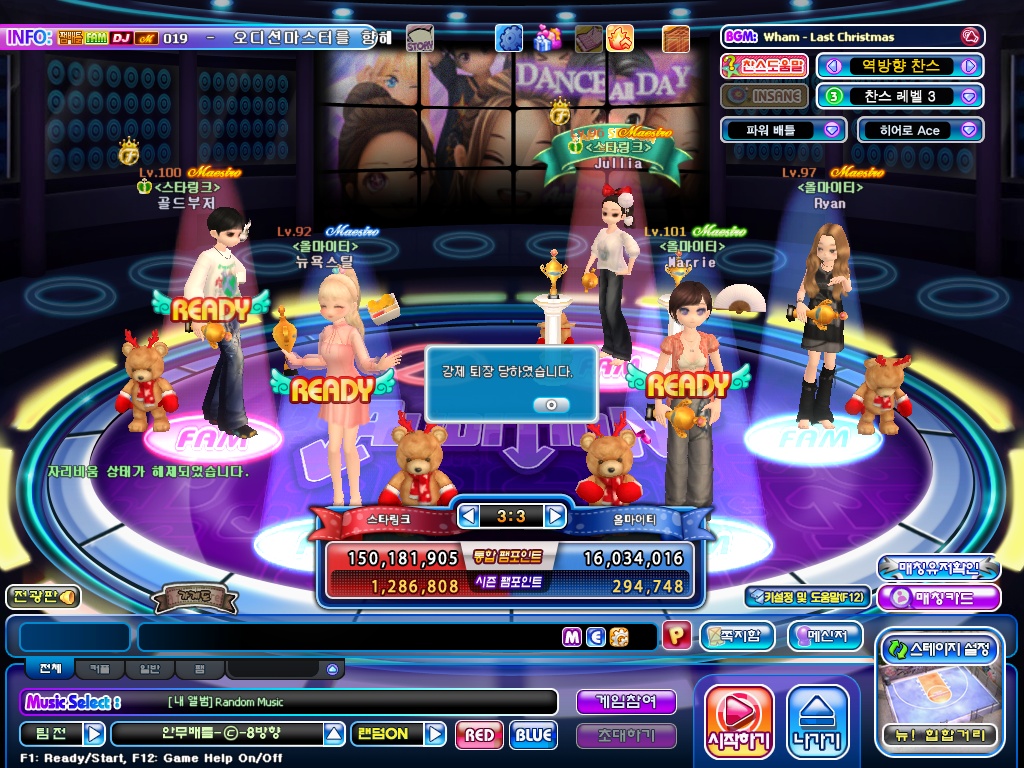Open the 메신저 messenger

pyautogui.click(x=825, y=635)
